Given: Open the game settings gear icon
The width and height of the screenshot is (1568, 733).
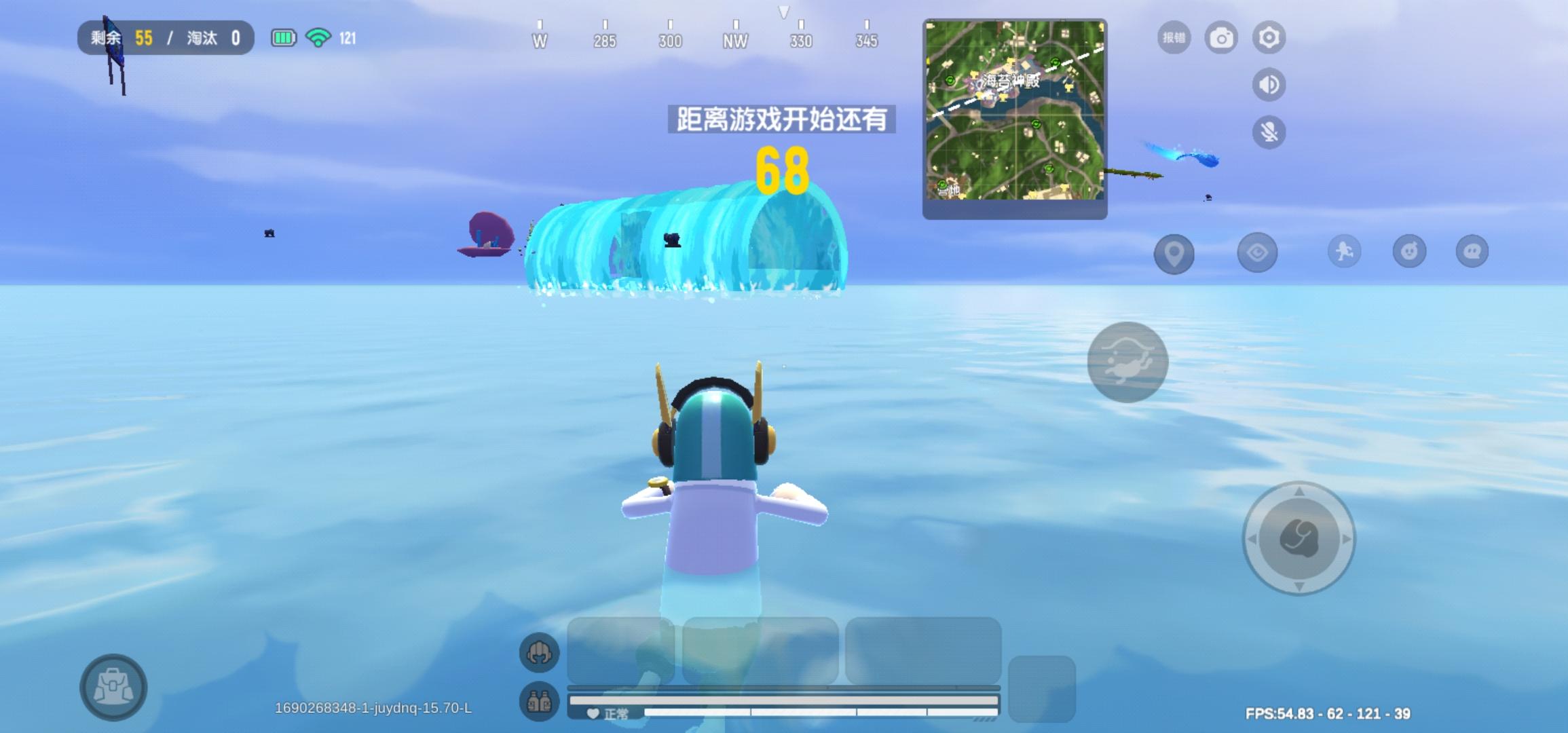Looking at the screenshot, I should (1268, 37).
